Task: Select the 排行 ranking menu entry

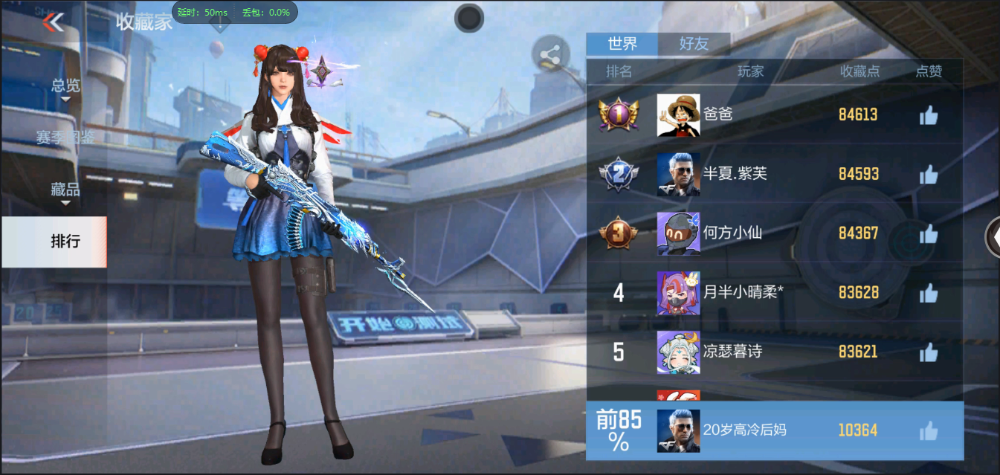Action: click(x=66, y=241)
